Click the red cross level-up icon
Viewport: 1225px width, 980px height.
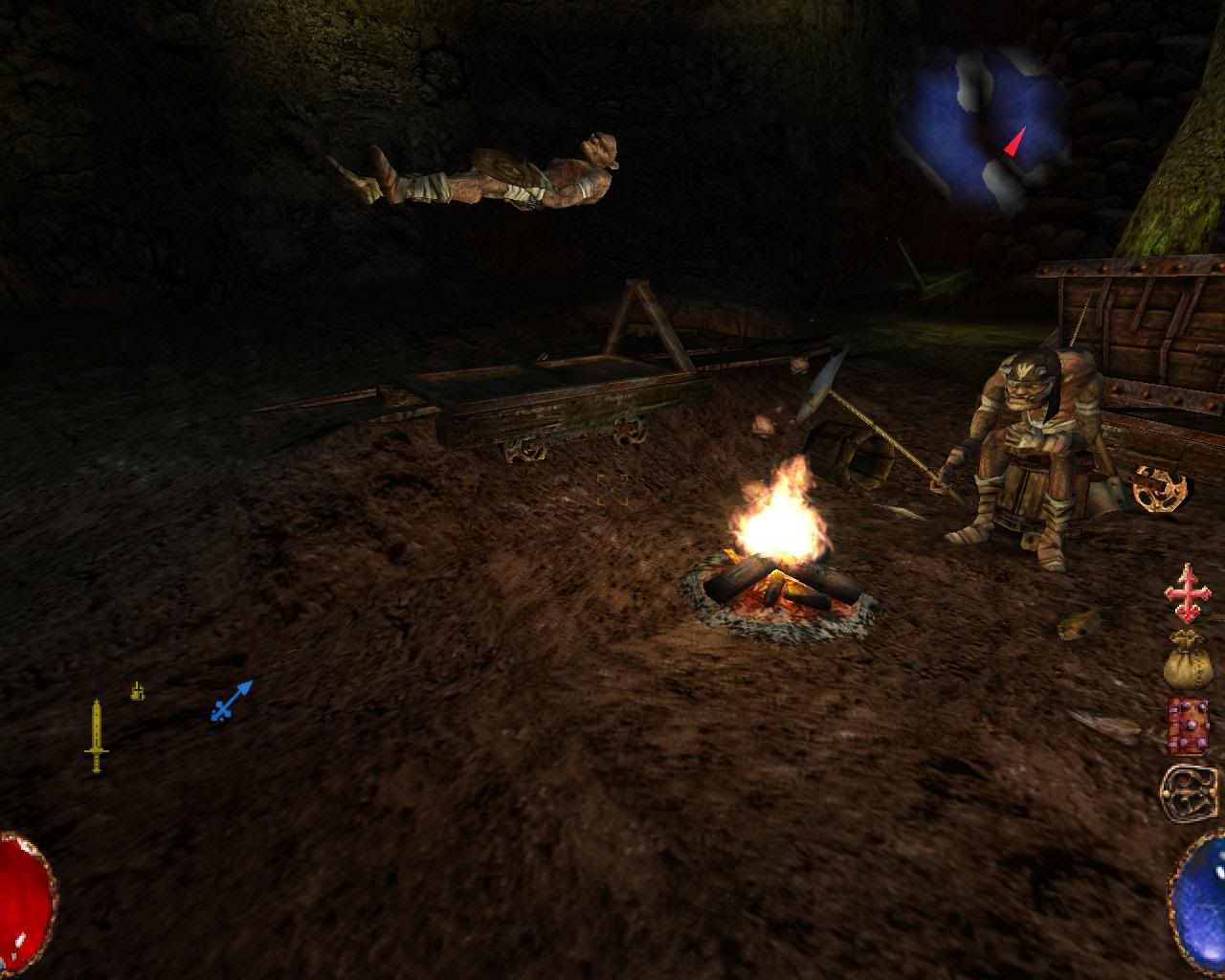tap(1188, 593)
